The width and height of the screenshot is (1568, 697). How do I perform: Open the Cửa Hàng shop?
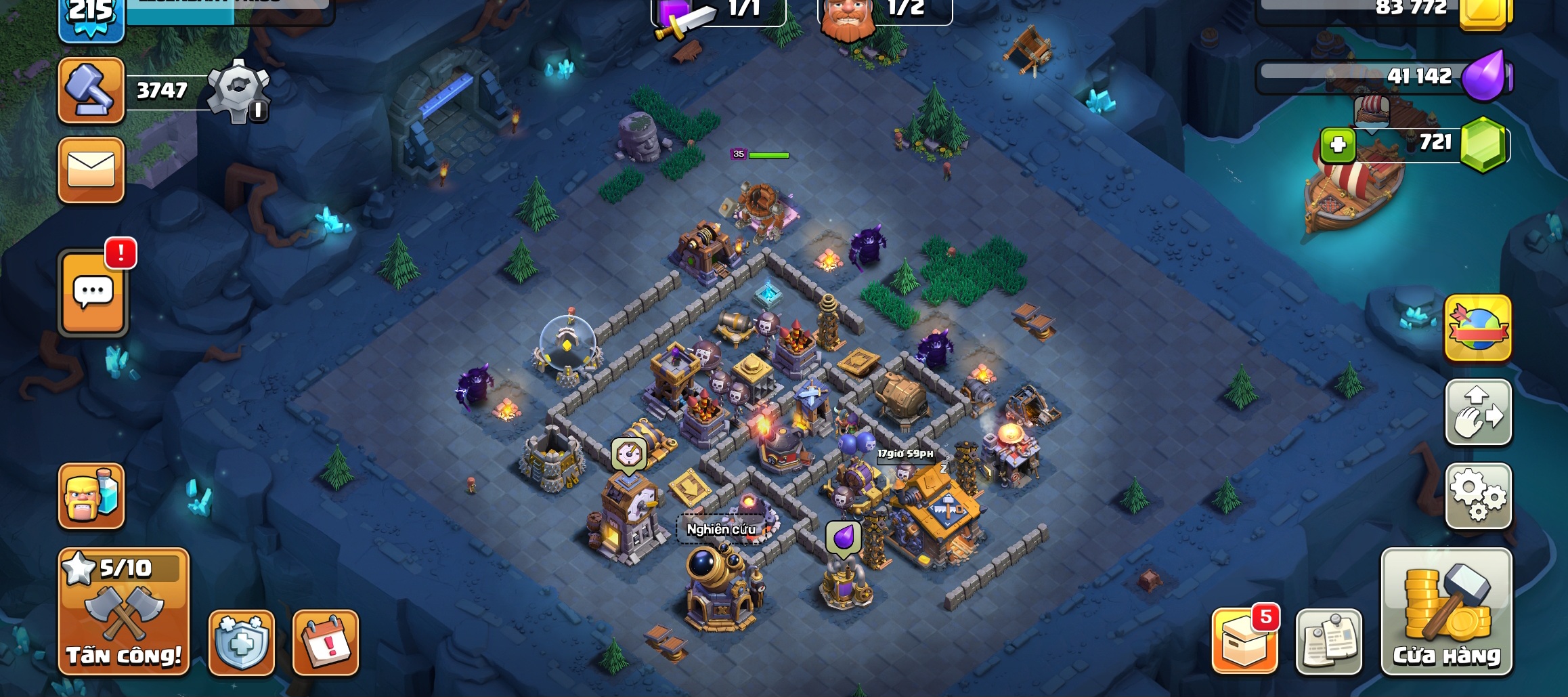[x=1446, y=612]
